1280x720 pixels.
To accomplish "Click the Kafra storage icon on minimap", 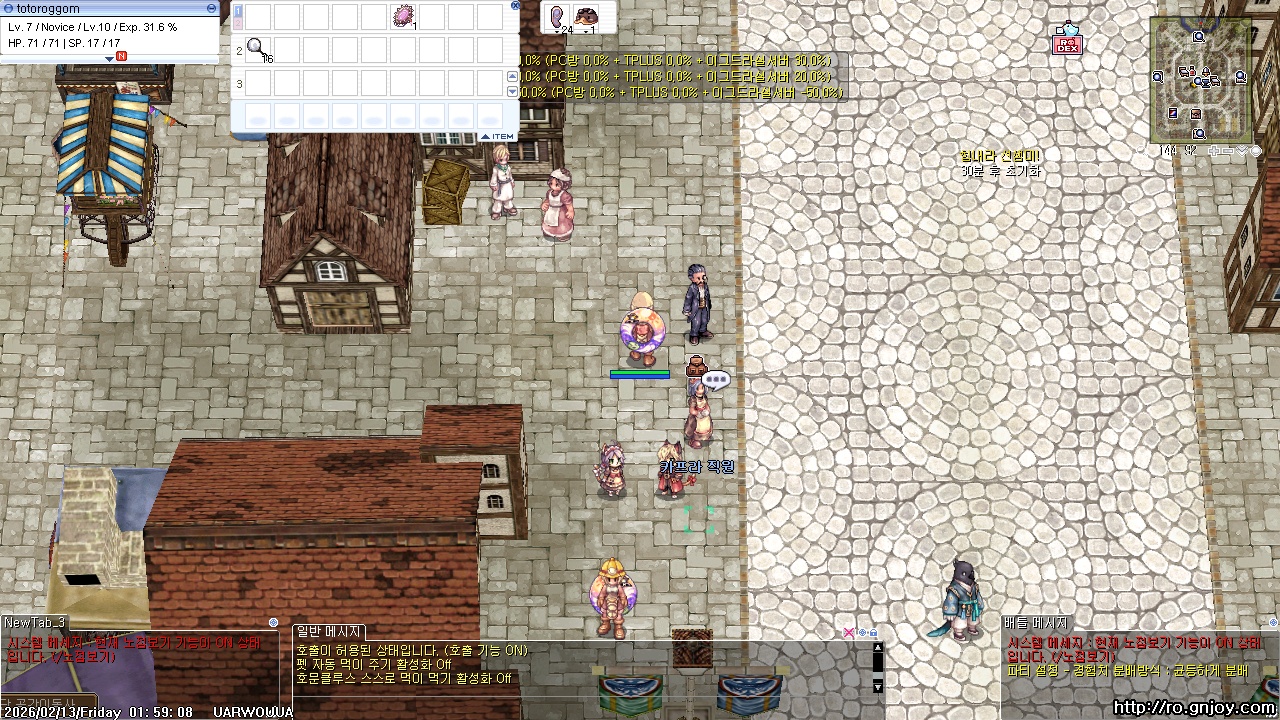I will 1196,114.
